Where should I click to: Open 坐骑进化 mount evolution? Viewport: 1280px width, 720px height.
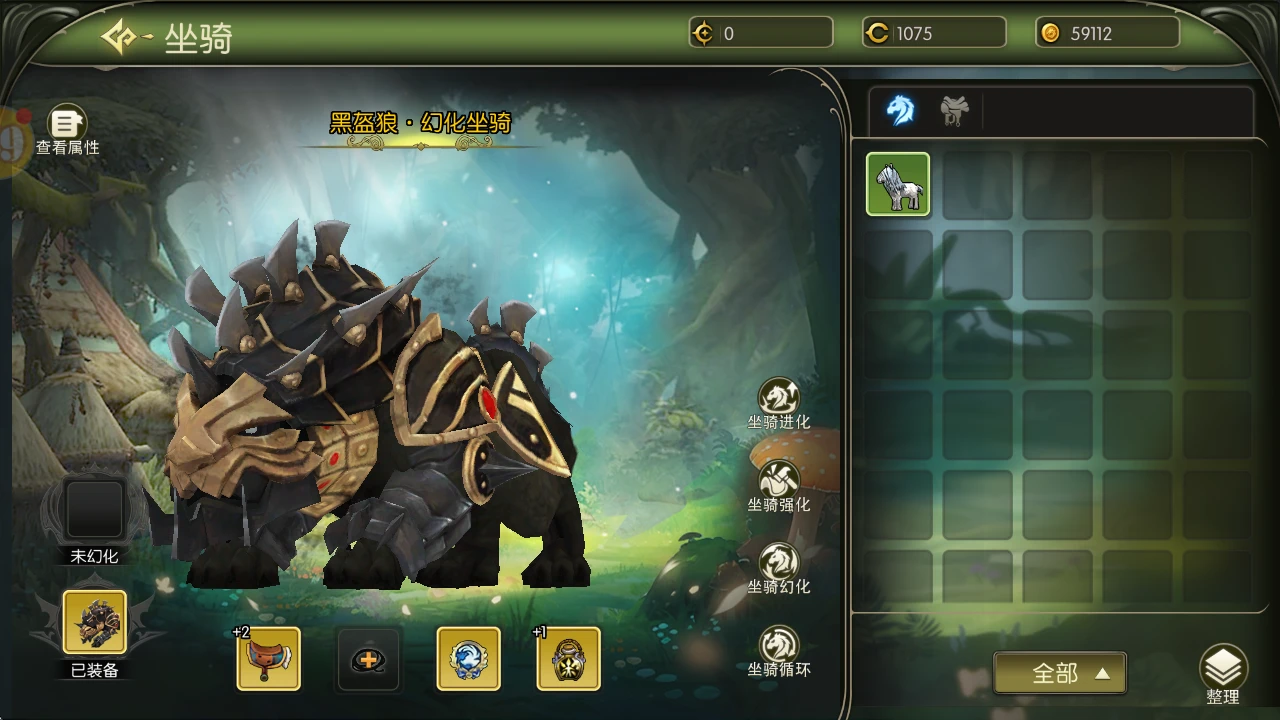pyautogui.click(x=779, y=402)
